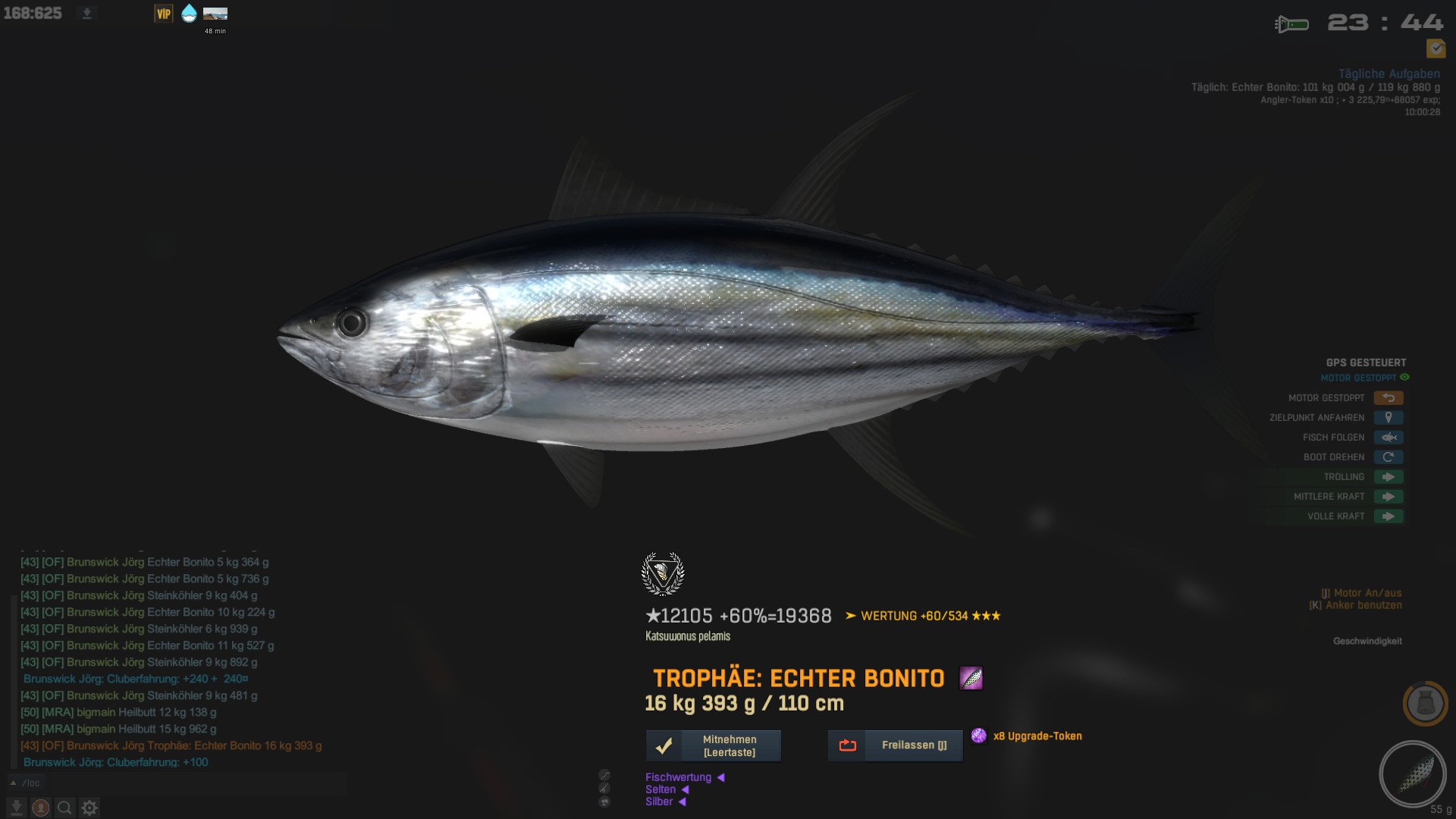
Task: Select the lure slot in the circle
Action: pyautogui.click(x=1413, y=774)
